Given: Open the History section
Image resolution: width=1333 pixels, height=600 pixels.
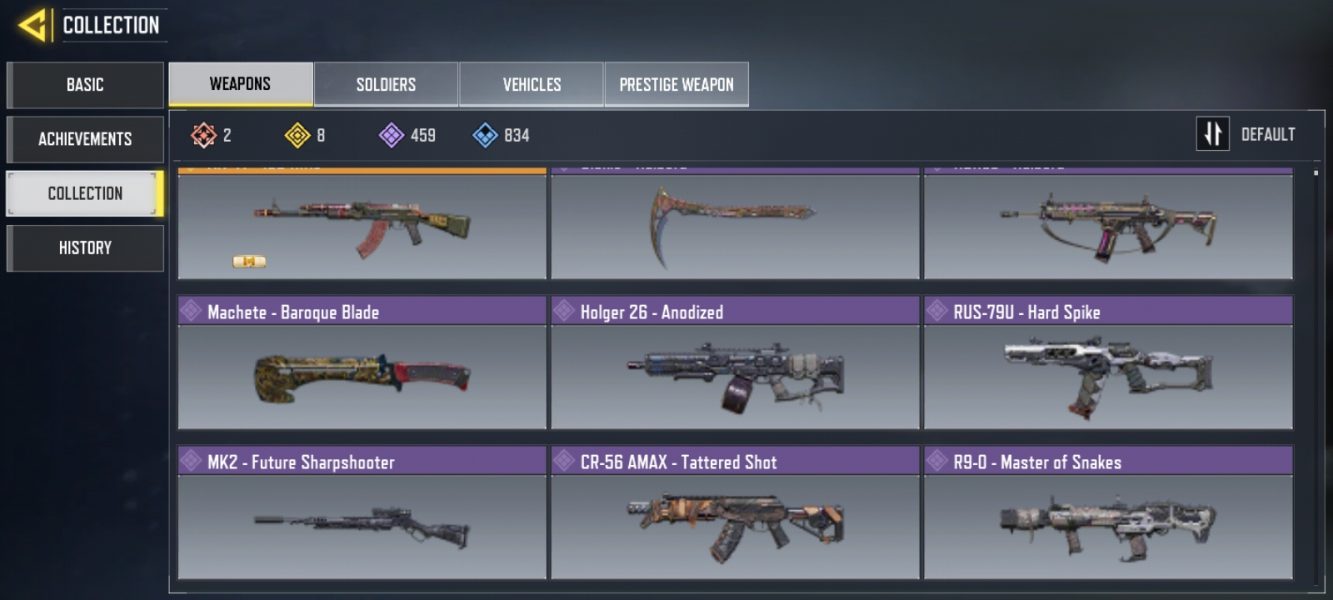Looking at the screenshot, I should (85, 248).
